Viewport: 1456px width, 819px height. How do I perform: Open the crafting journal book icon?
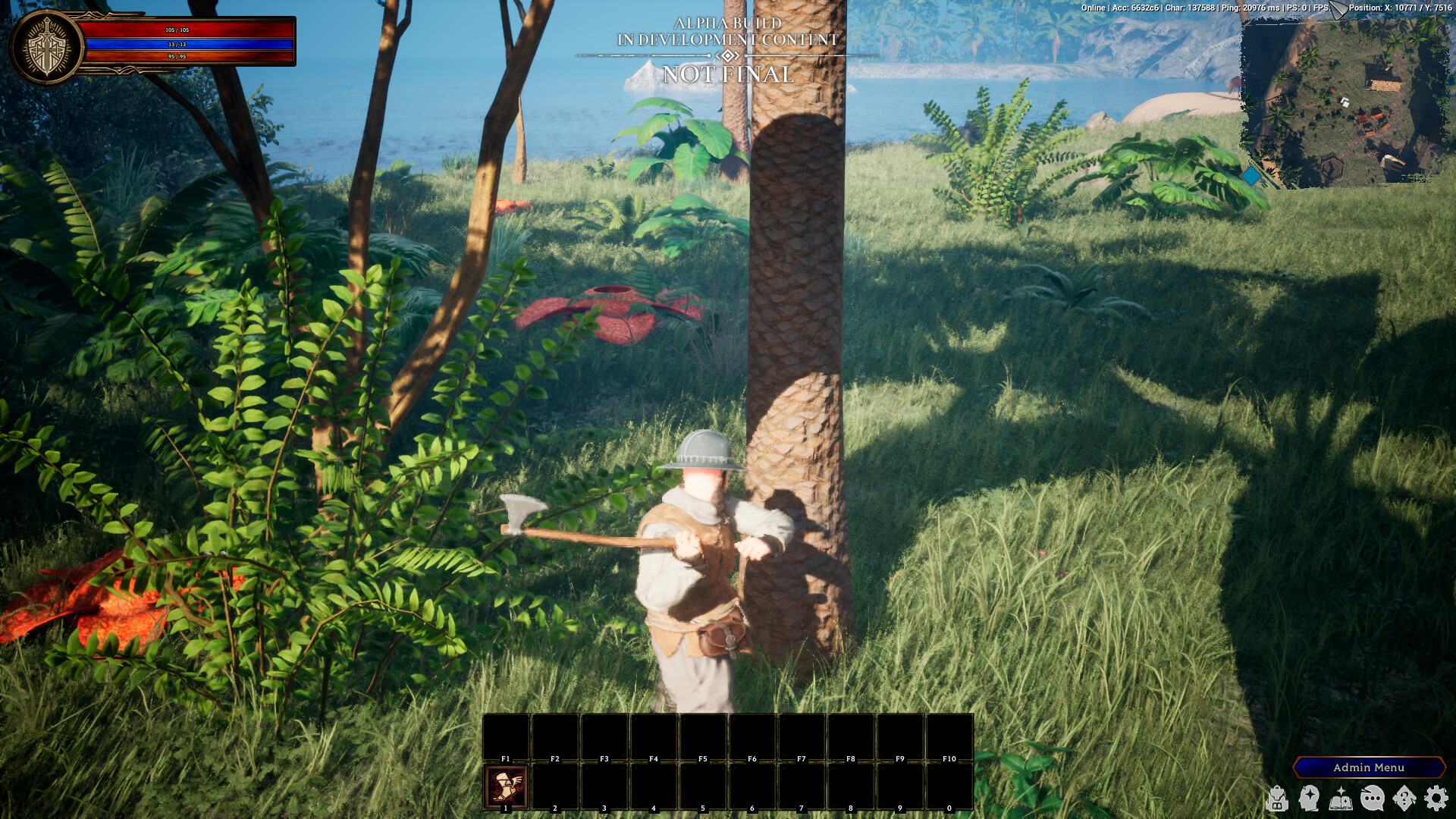pos(1340,800)
